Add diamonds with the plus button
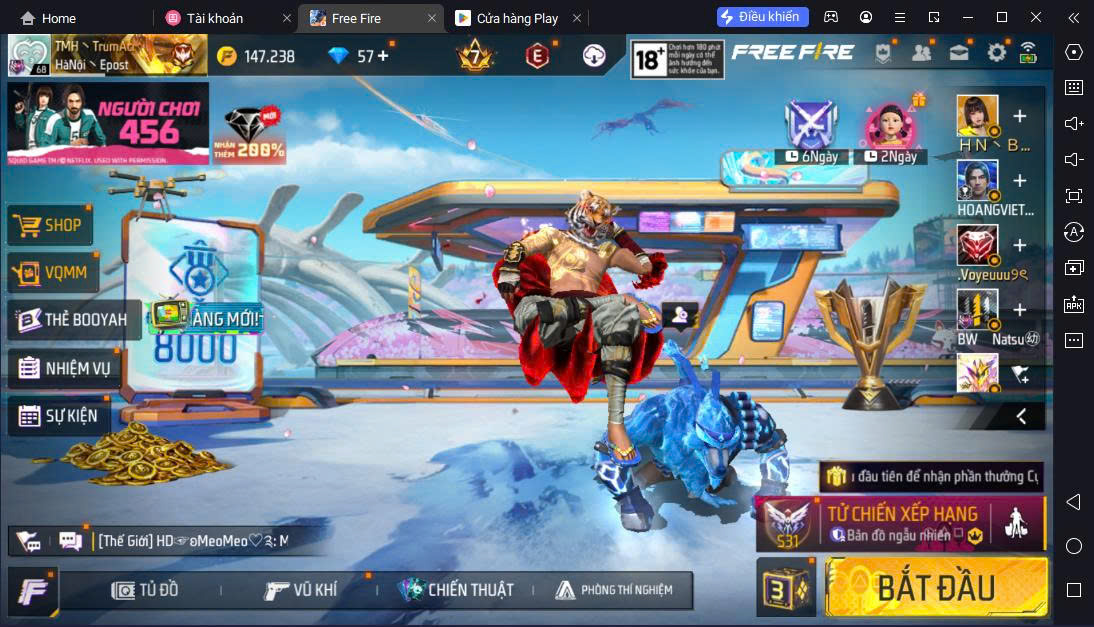1094x627 pixels. click(x=382, y=56)
